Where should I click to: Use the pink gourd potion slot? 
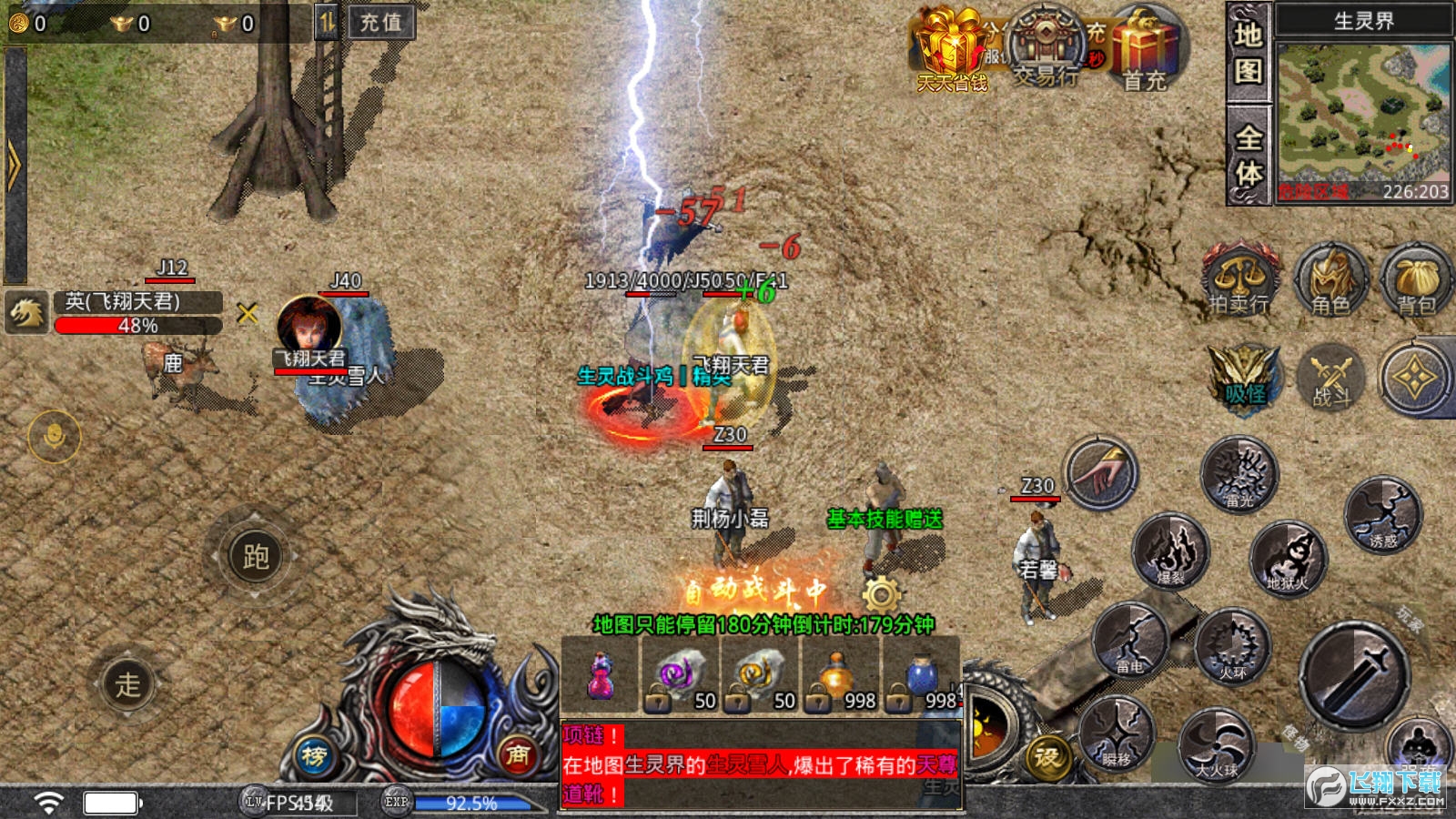click(601, 677)
